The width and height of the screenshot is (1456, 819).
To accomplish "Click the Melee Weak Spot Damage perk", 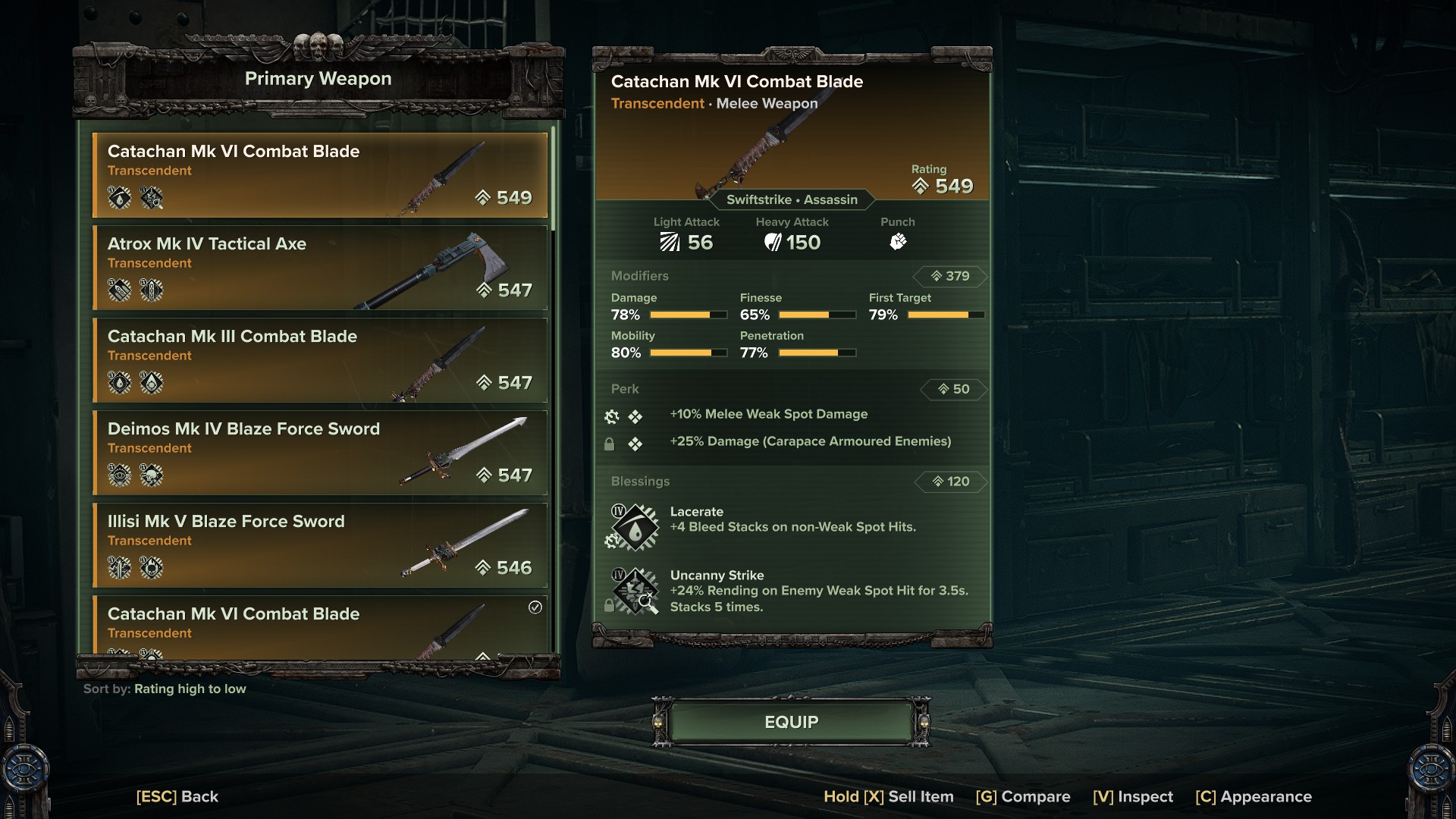I will point(768,415).
